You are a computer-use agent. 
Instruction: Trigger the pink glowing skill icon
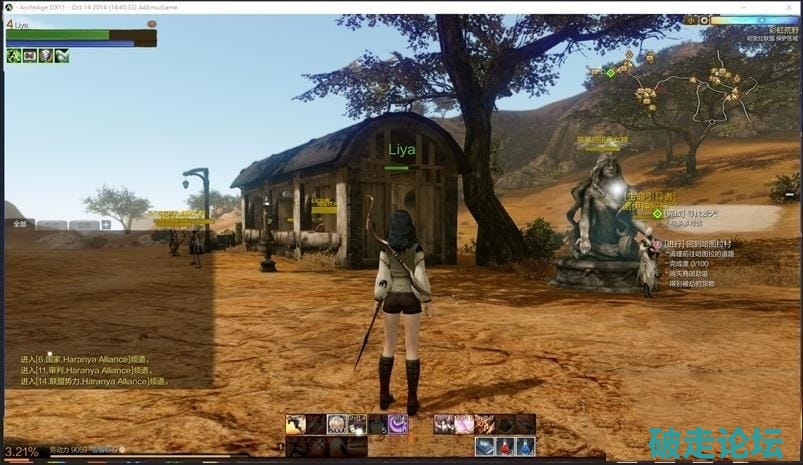point(464,424)
